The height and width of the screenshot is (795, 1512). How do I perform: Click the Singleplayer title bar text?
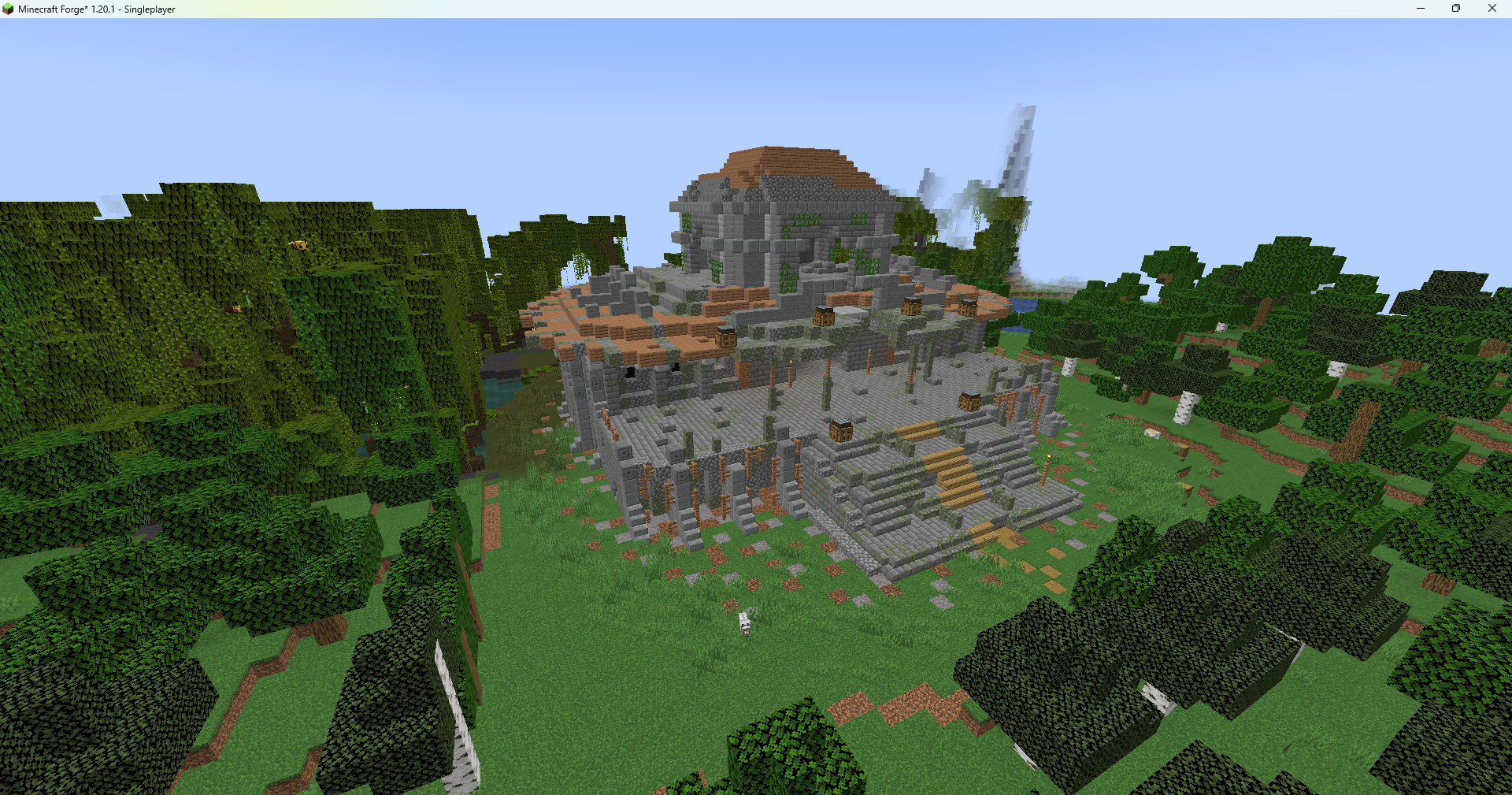148,9
